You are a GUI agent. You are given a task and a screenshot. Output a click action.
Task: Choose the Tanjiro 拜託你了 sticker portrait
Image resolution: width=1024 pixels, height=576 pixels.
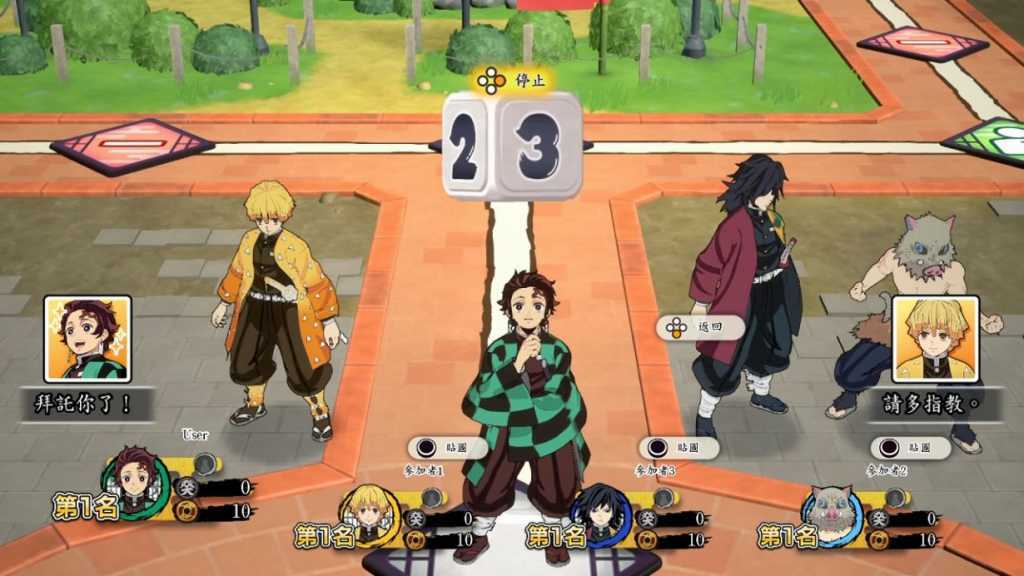pos(88,339)
